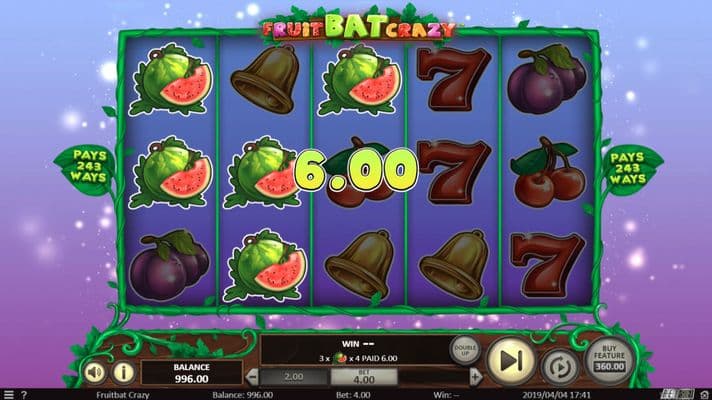This screenshot has height=400, width=712.
Task: Toggle the sound speaker icon
Action: pos(94,372)
